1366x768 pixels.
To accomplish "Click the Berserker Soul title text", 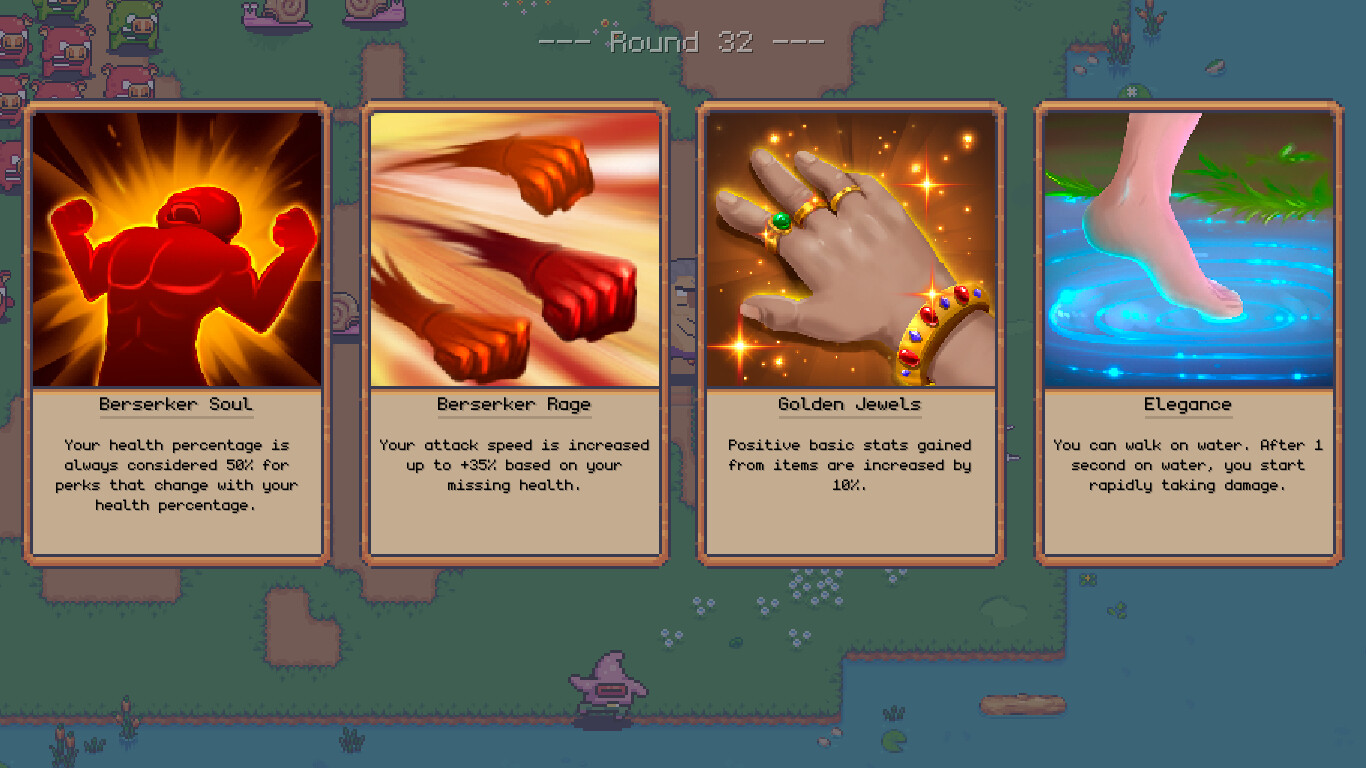I will coord(175,404).
